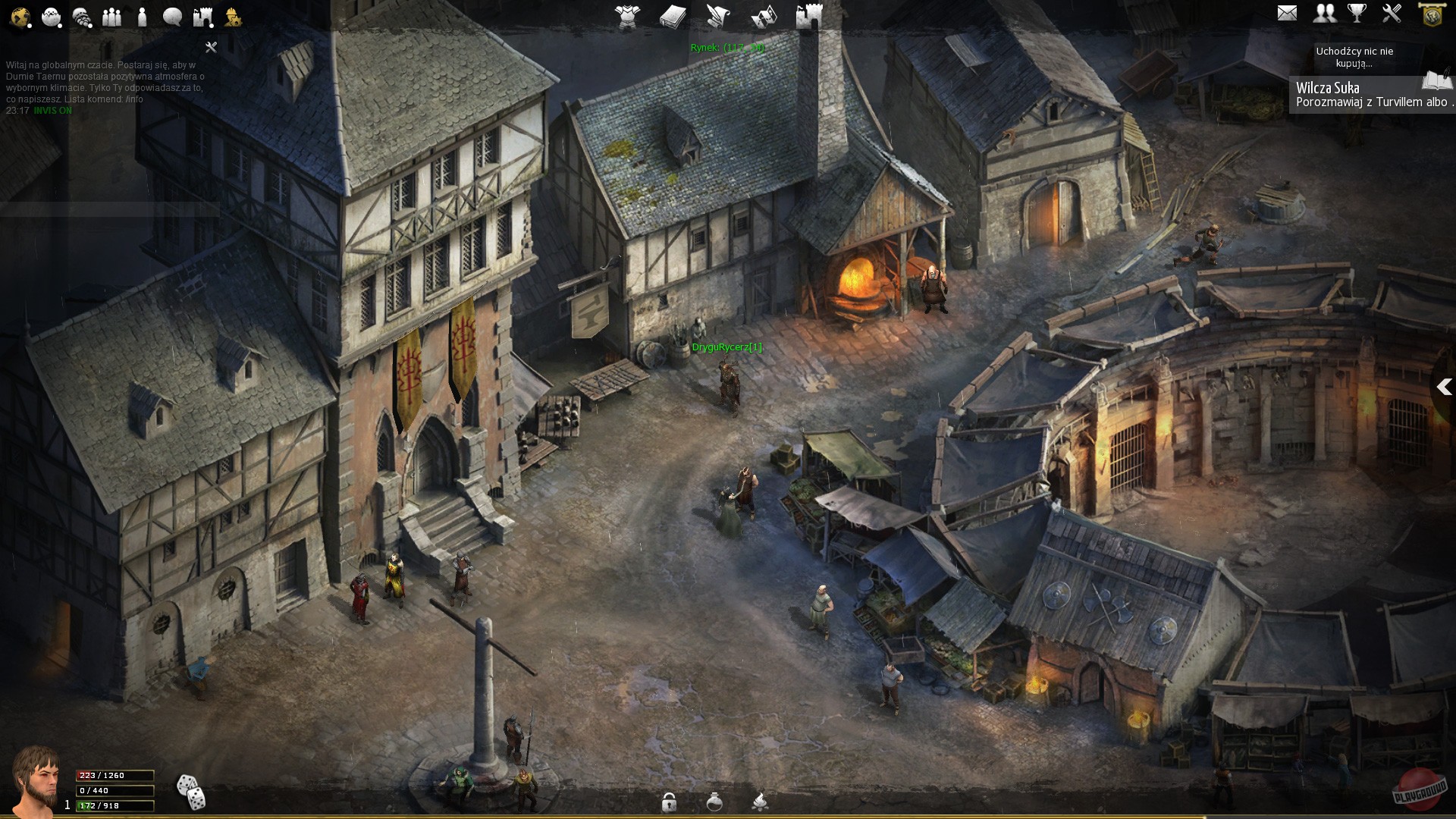The image size is (1456, 819).
Task: Select the gold hard-hat worker icon
Action: point(233,17)
